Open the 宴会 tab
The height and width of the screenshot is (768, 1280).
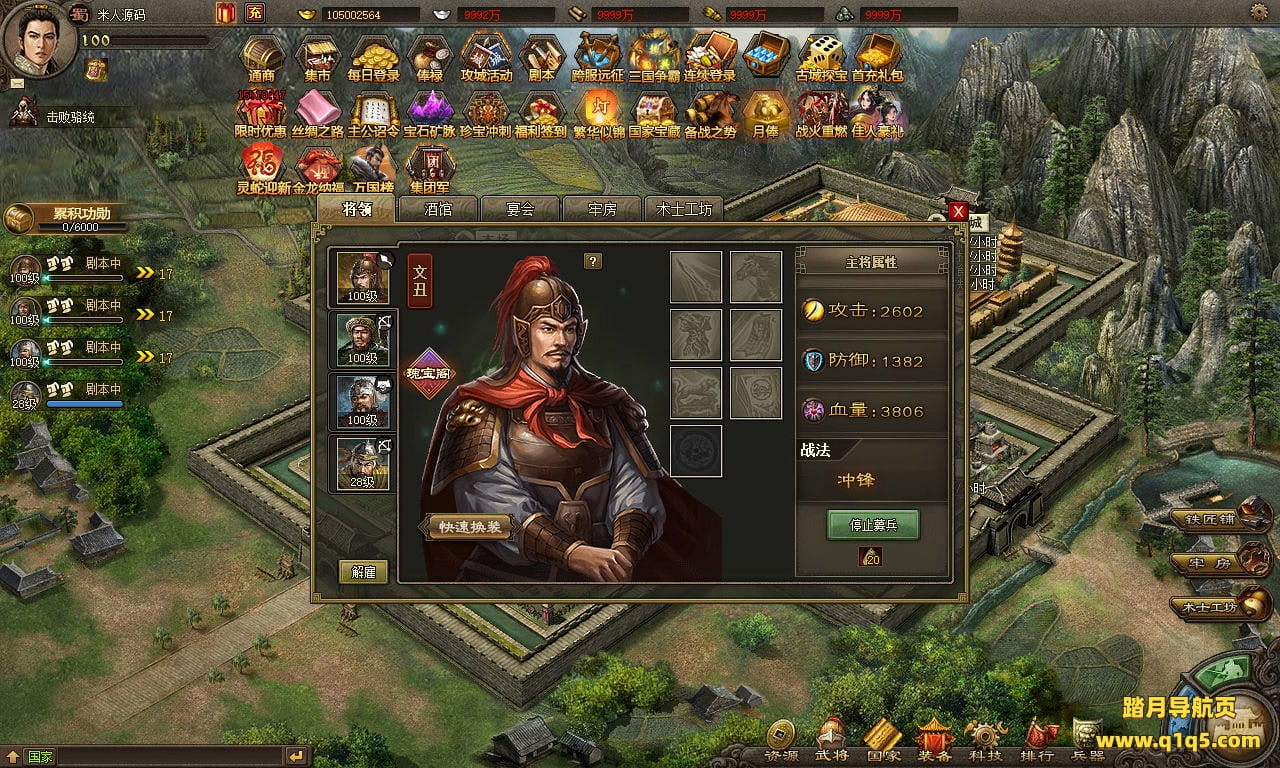pyautogui.click(x=520, y=210)
